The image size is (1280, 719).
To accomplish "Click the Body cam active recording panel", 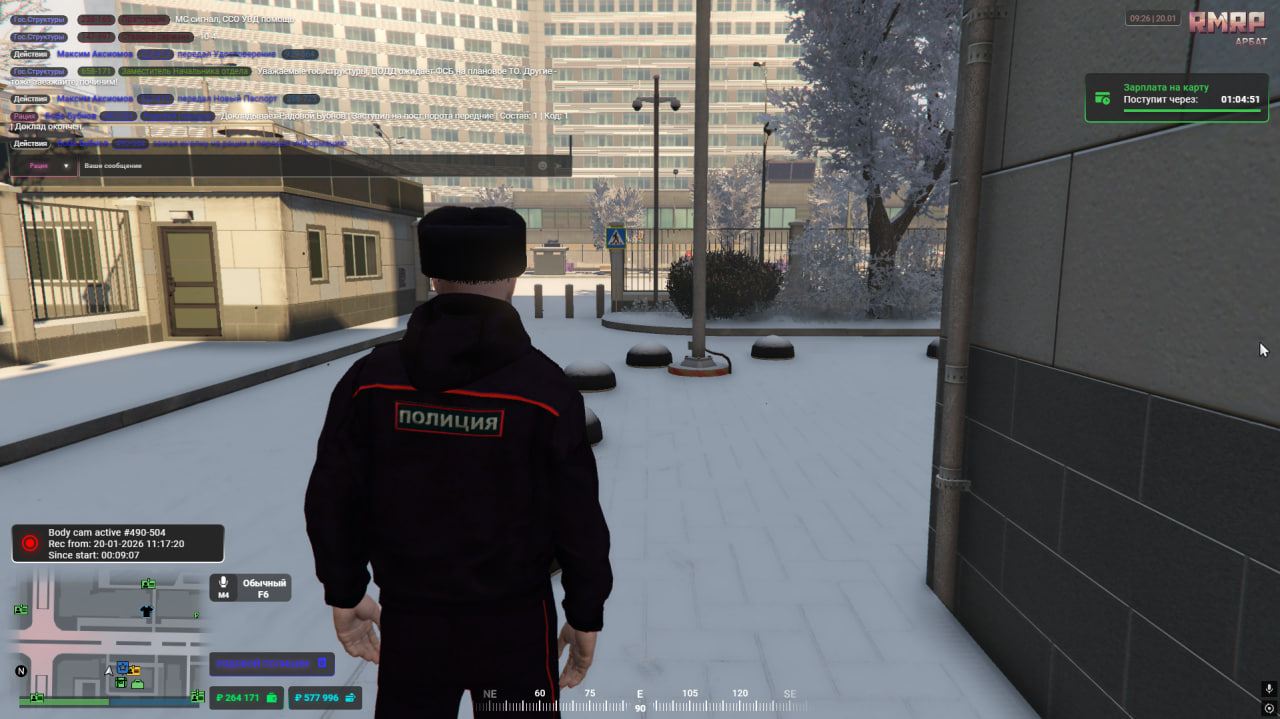I will point(118,543).
